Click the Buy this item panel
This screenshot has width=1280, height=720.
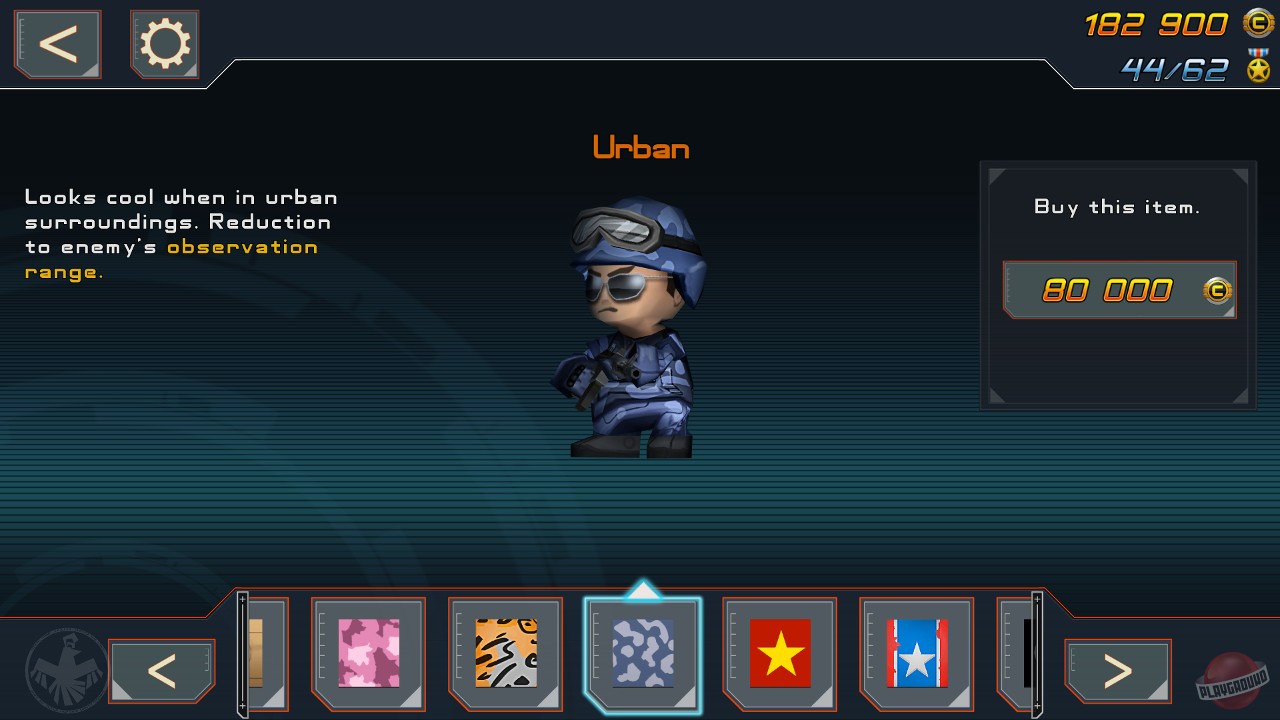1117,207
